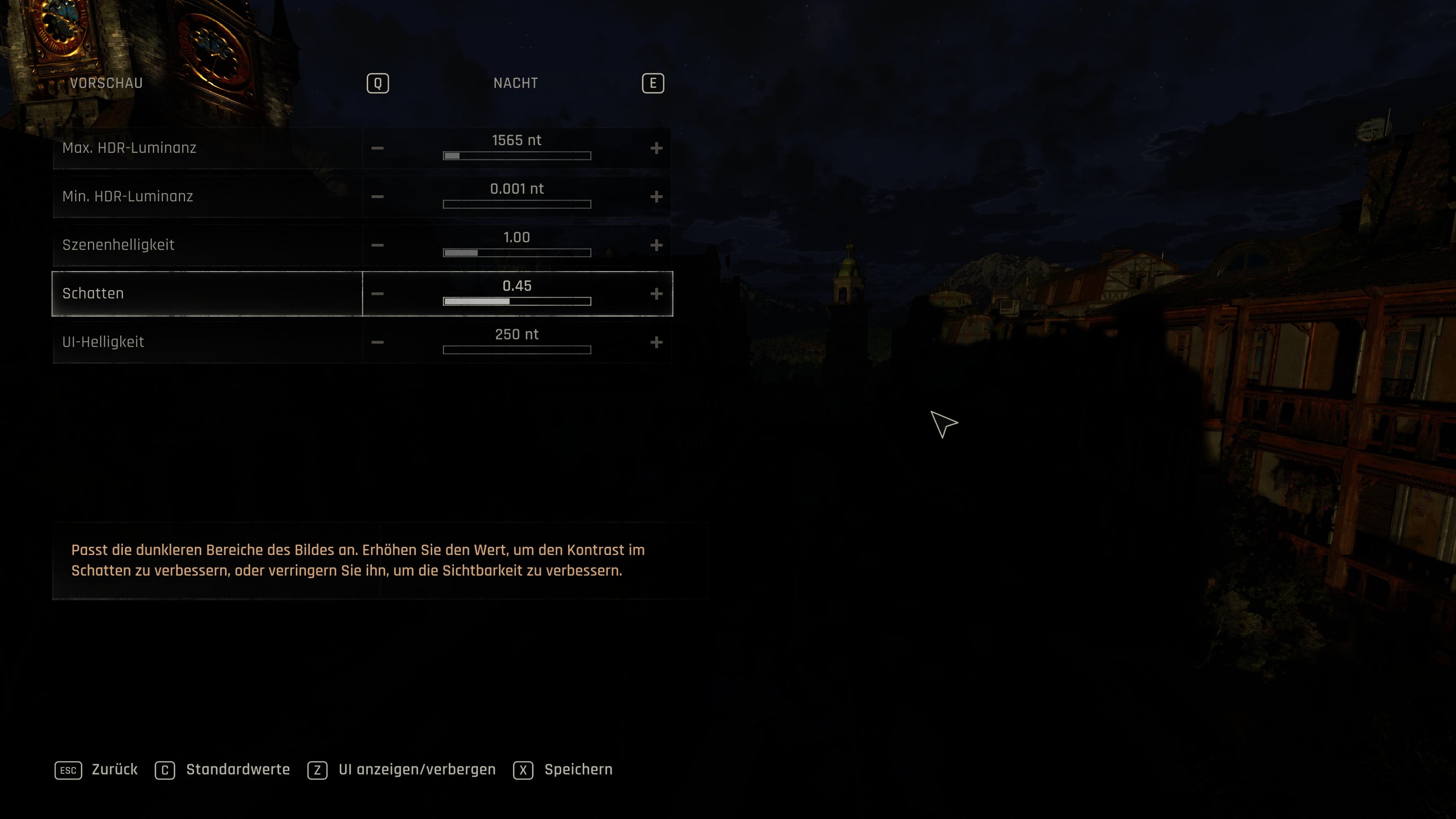
Task: Decrease the Schatten value with minus
Action: 378,294
